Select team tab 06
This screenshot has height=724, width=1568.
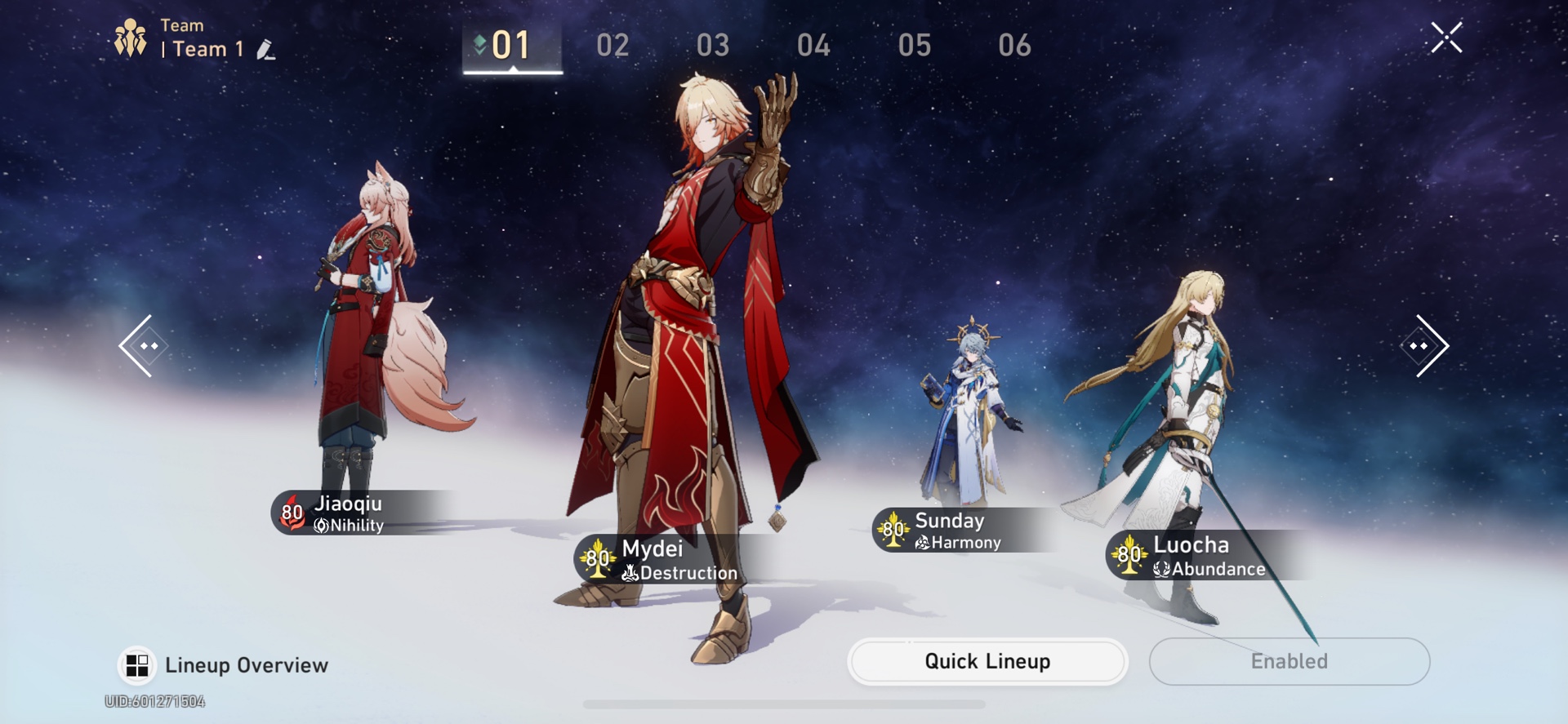coord(1014,46)
